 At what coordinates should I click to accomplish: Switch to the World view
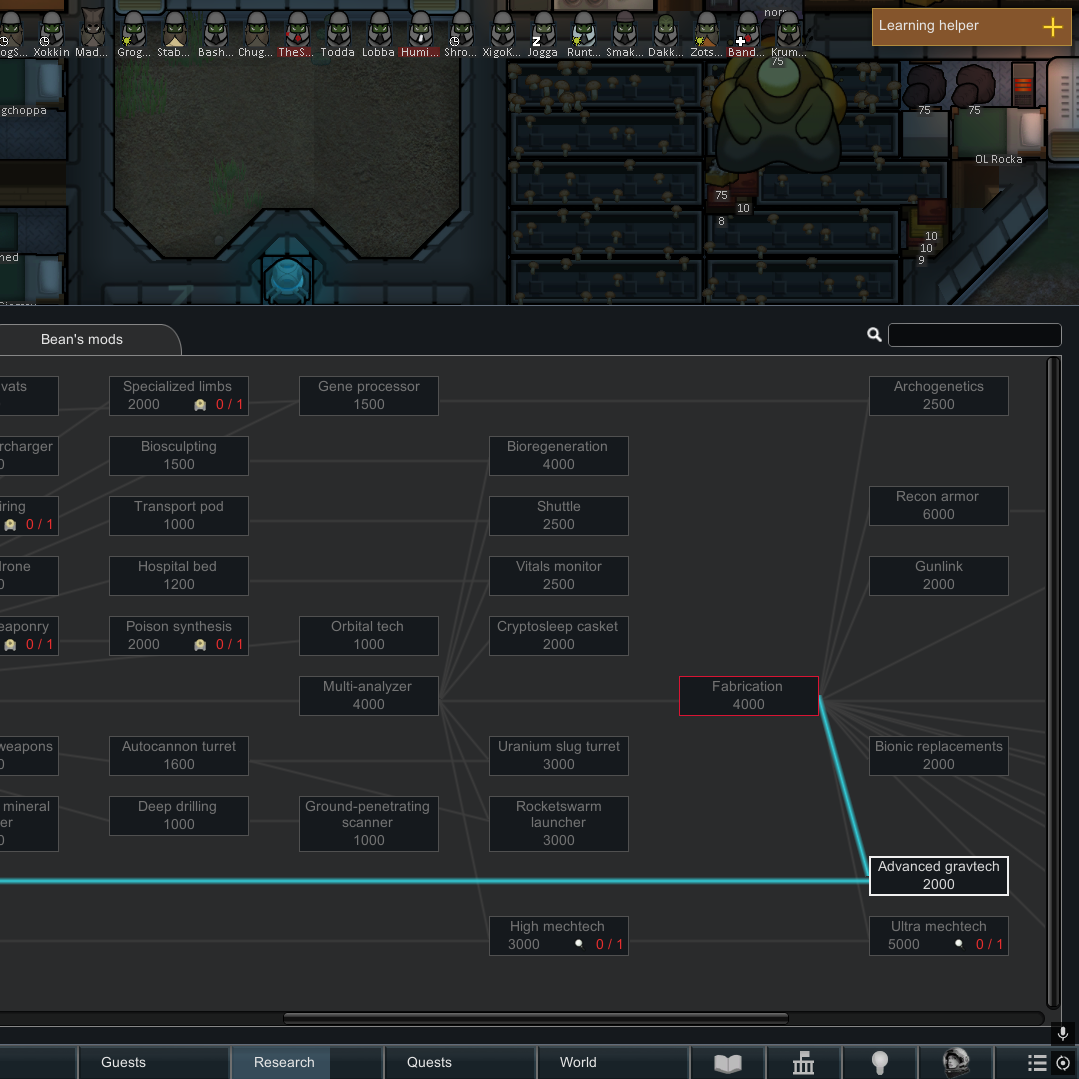[x=578, y=1062]
